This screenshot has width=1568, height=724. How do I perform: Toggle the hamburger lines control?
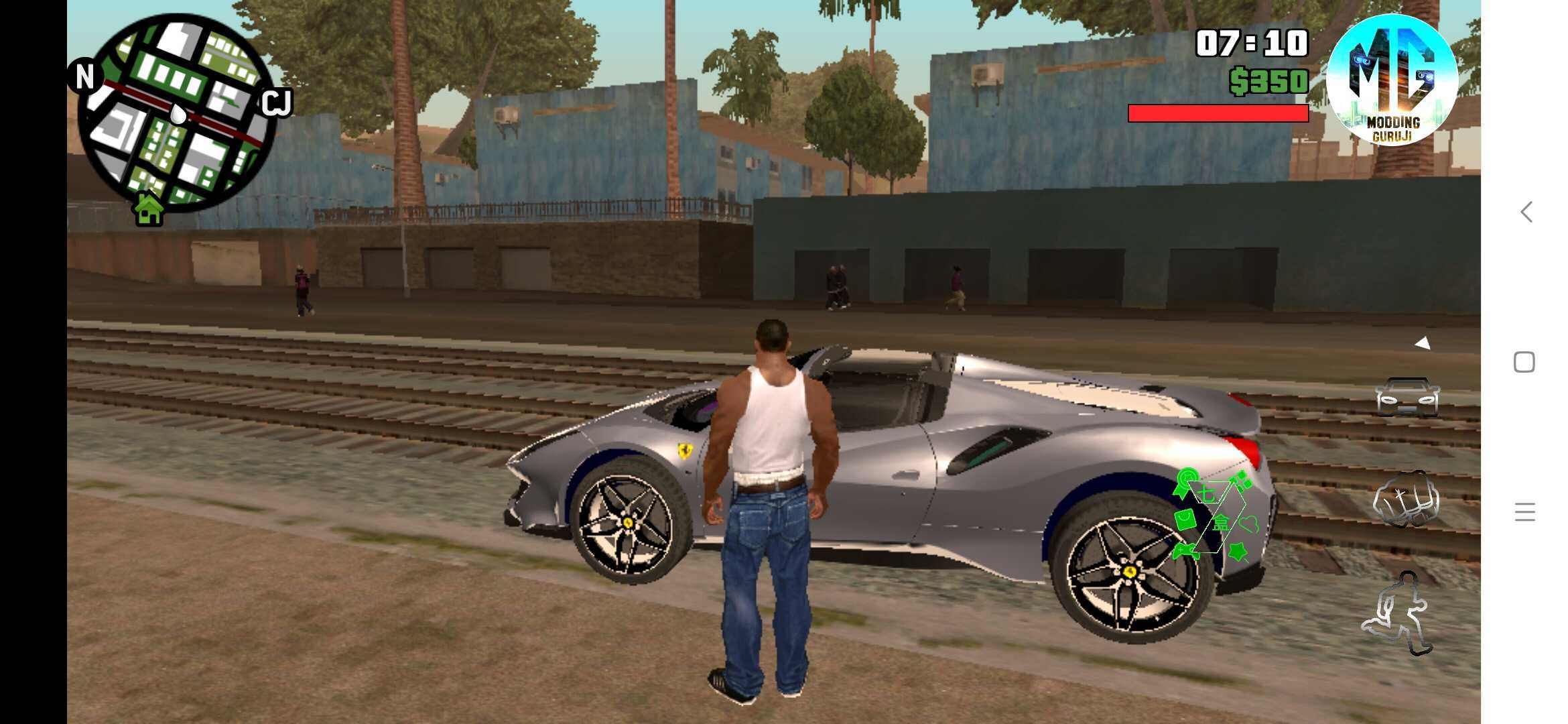pyautogui.click(x=1526, y=513)
